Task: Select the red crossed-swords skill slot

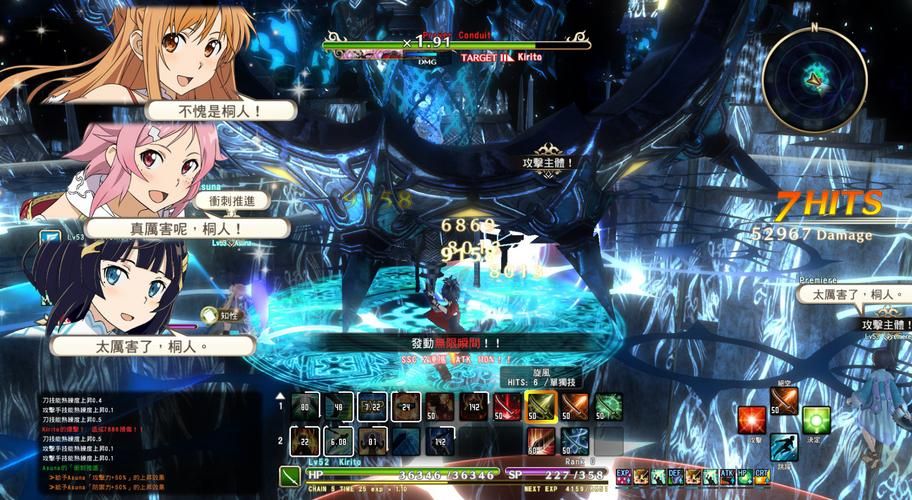Action: pos(506,406)
